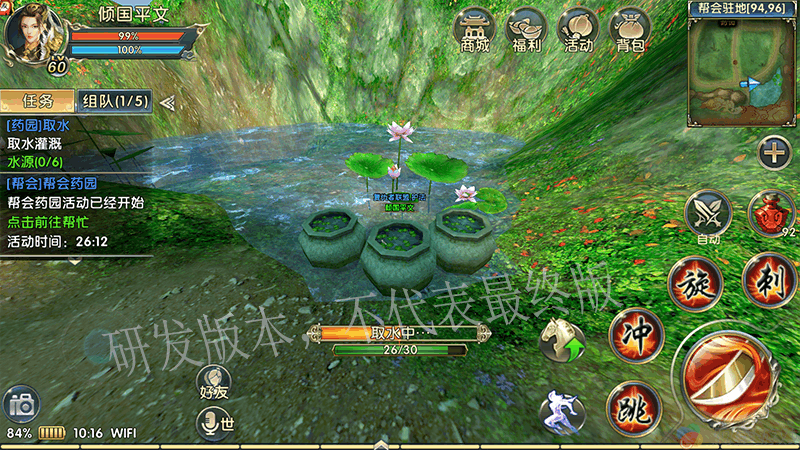Open the 背包 backpack

click(x=630, y=30)
